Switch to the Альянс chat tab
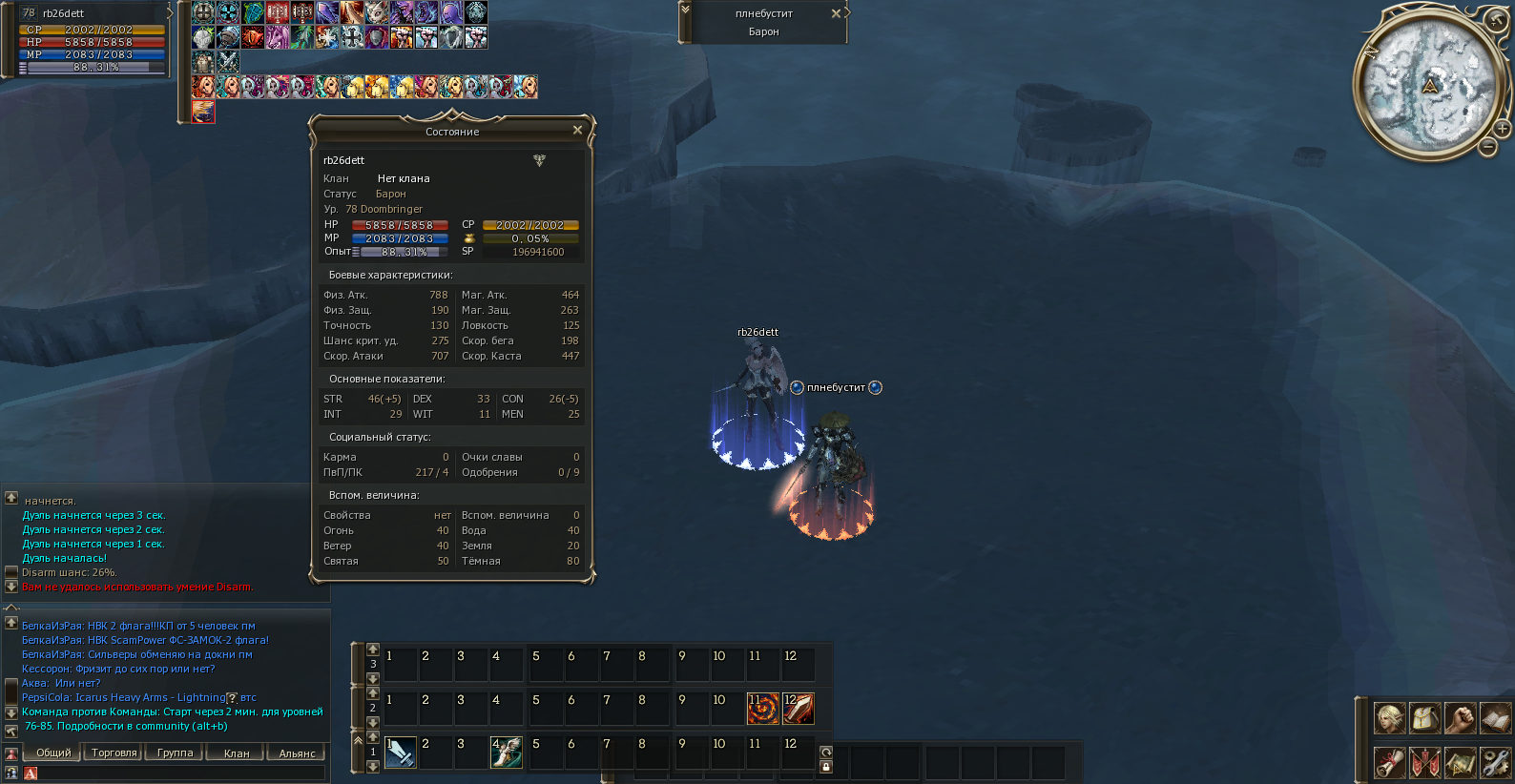The width and height of the screenshot is (1515, 784). pos(297,753)
